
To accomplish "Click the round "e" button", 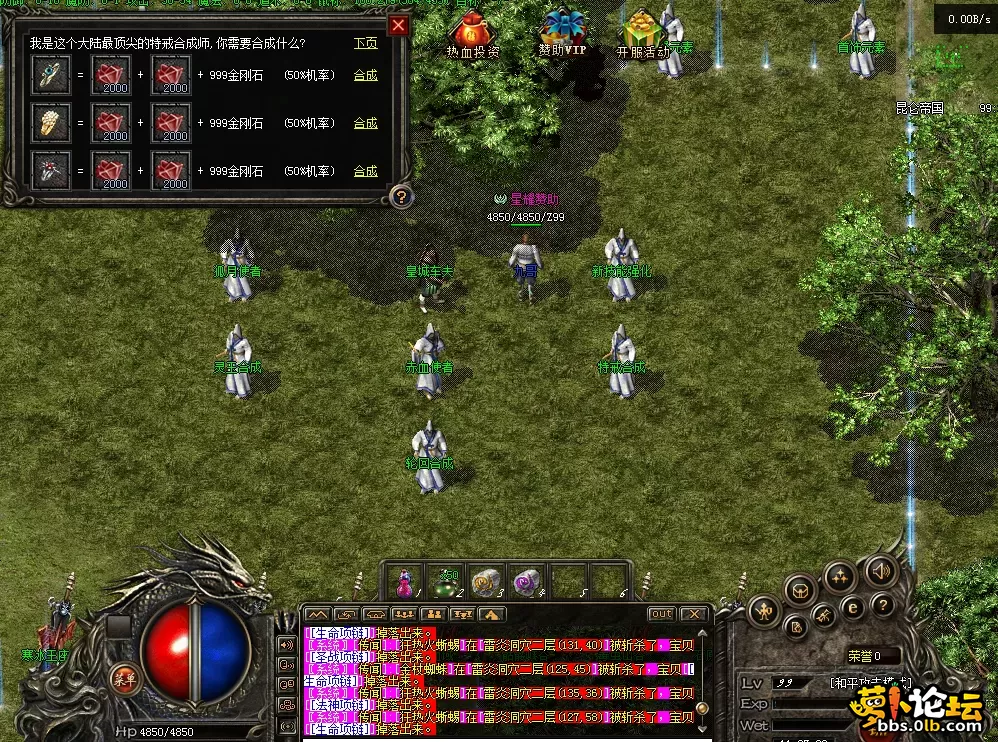I will 852,606.
